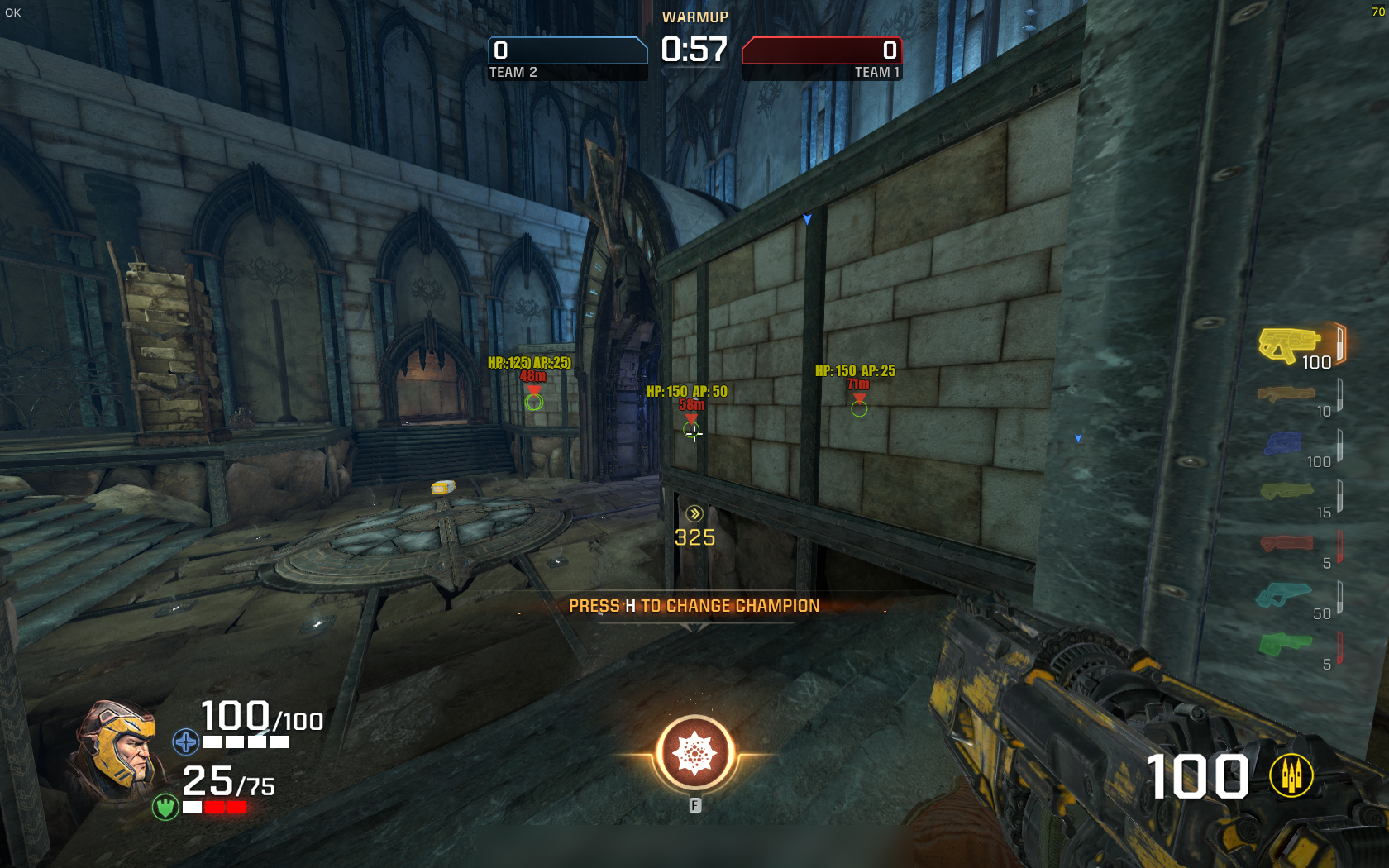Choose the green railgun weapon icon
Screen dimensions: 1389x868
point(1285,644)
